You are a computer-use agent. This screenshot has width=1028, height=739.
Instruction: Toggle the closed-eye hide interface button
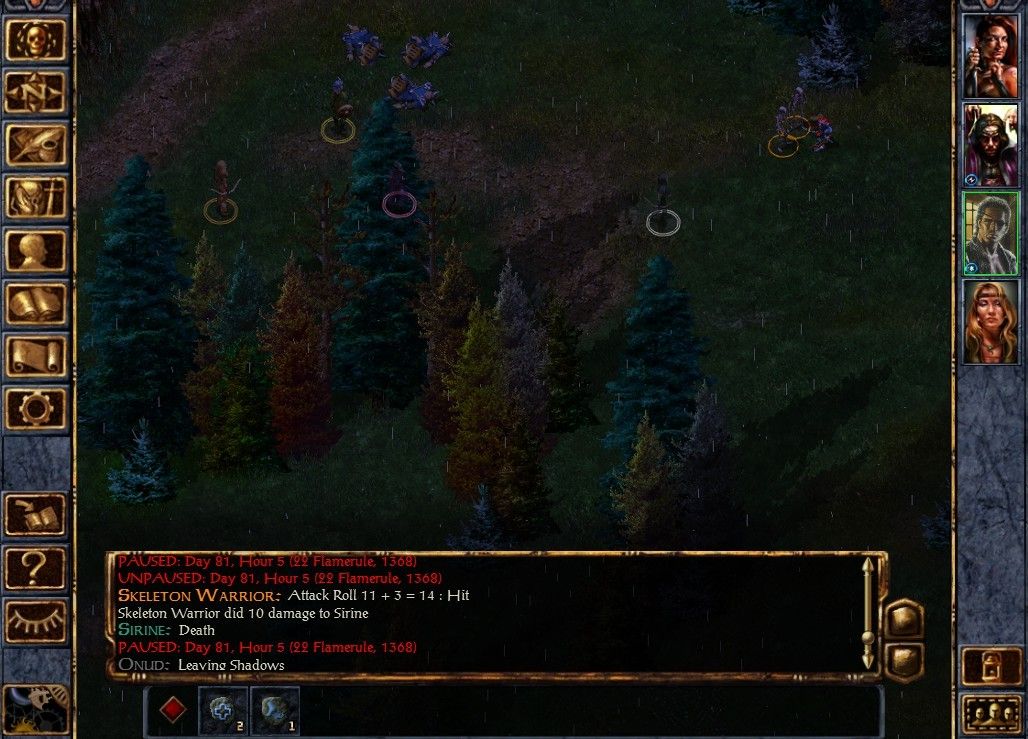coord(36,621)
